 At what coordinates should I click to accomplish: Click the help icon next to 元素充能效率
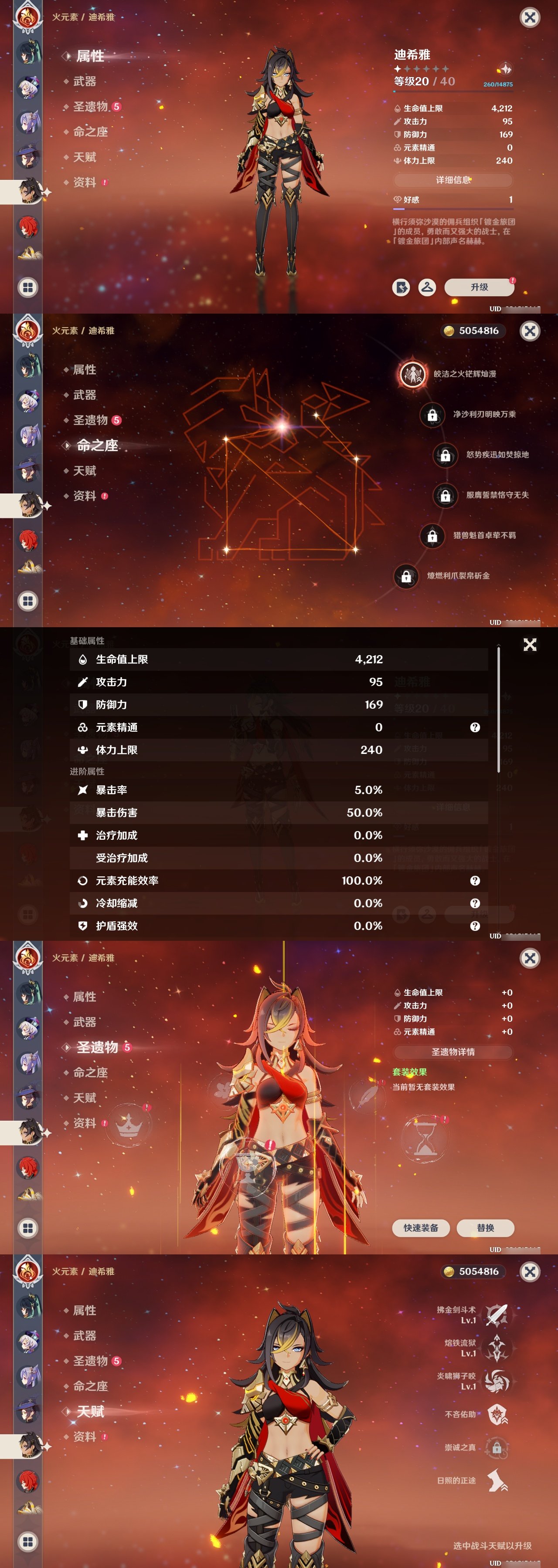coord(475,881)
